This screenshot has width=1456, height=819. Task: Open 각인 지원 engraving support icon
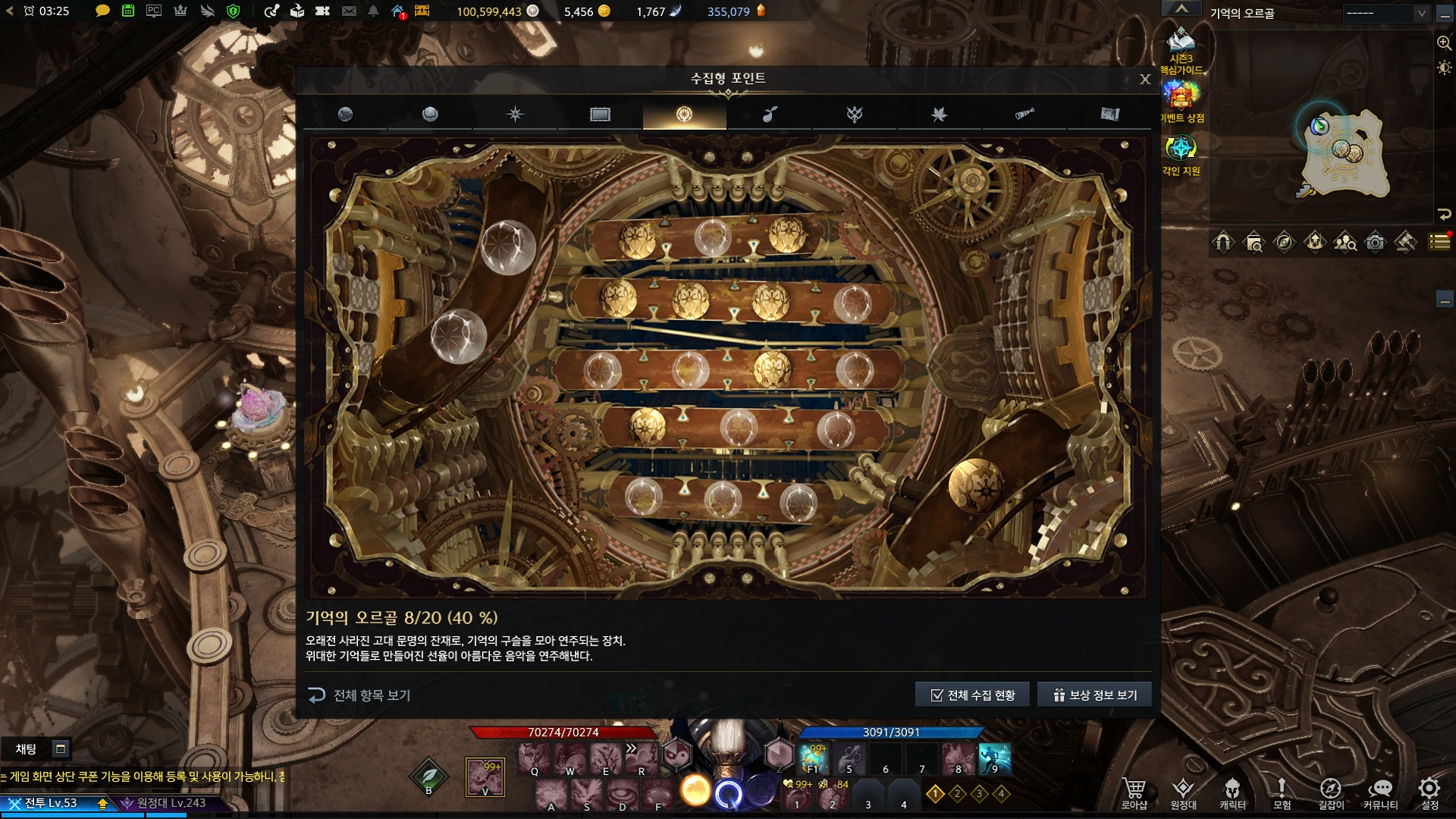pos(1181,155)
